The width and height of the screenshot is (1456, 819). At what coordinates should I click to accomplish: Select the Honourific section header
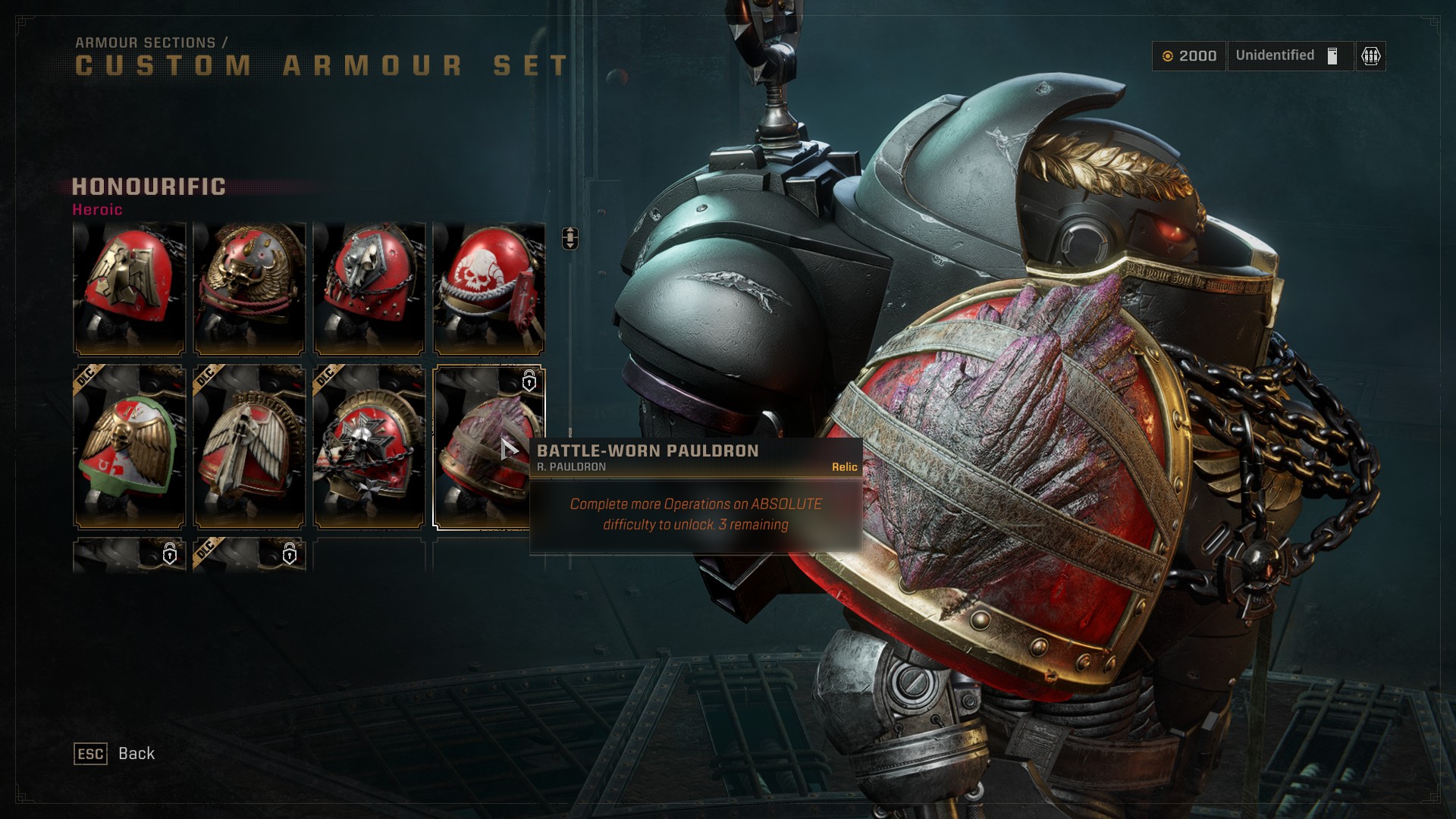pyautogui.click(x=148, y=185)
